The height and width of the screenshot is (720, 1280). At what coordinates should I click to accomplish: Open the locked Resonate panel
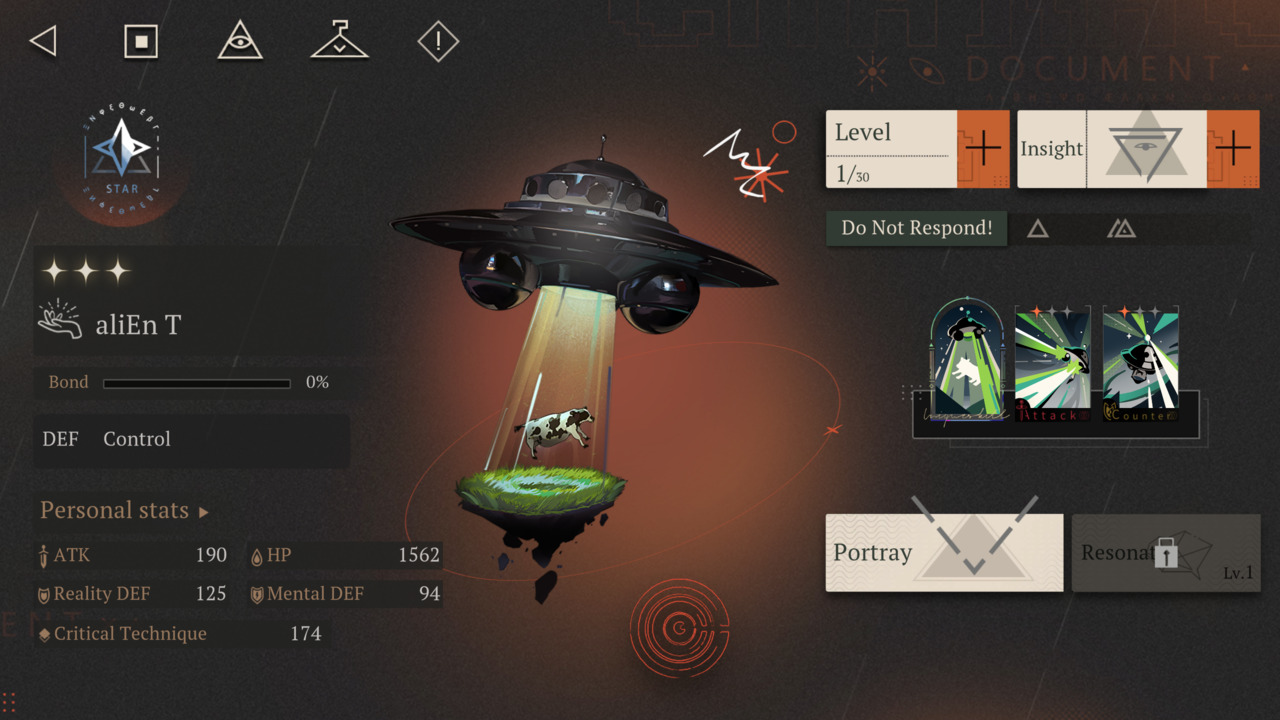pos(1166,553)
